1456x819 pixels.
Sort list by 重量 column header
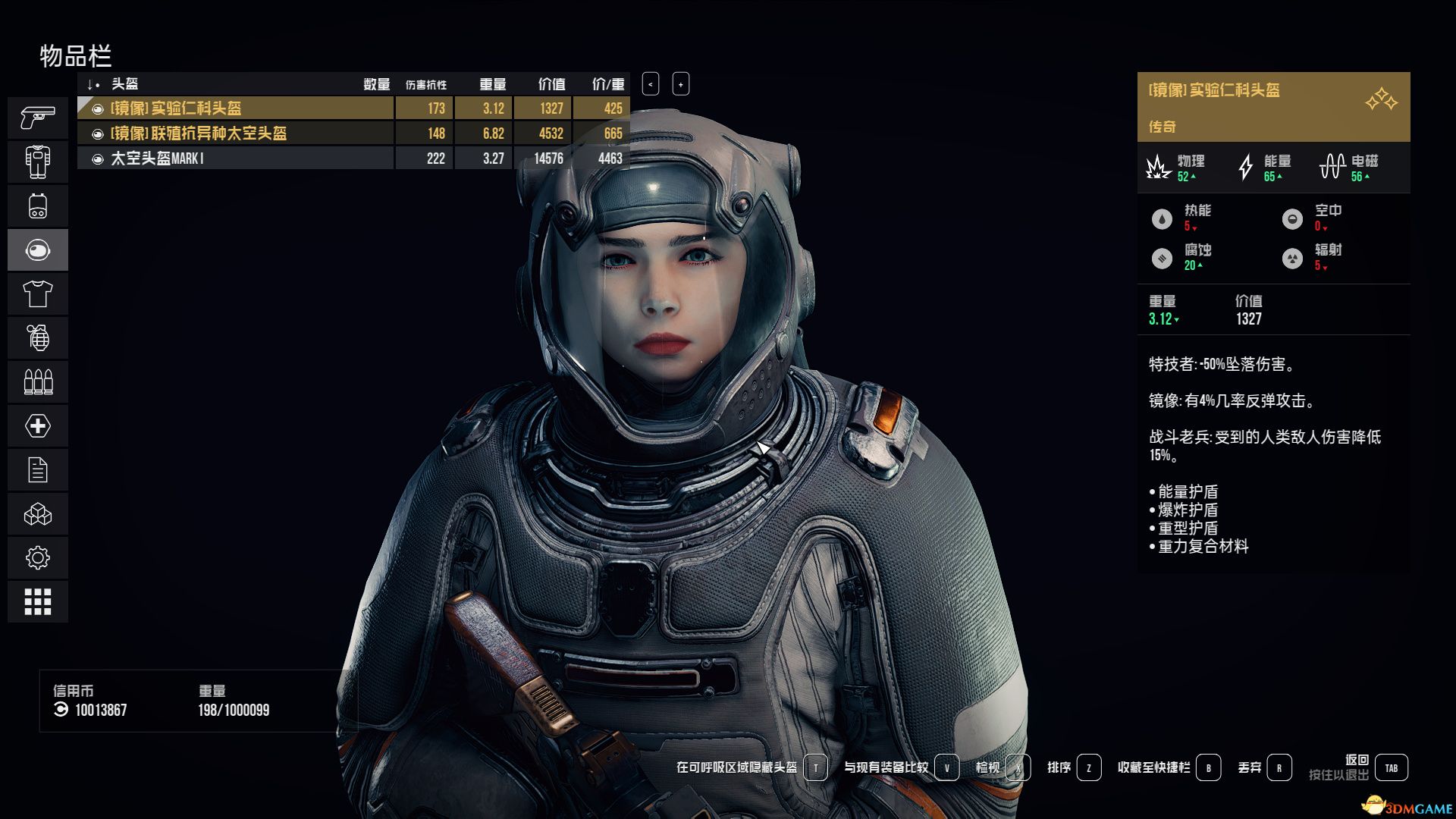pos(492,84)
